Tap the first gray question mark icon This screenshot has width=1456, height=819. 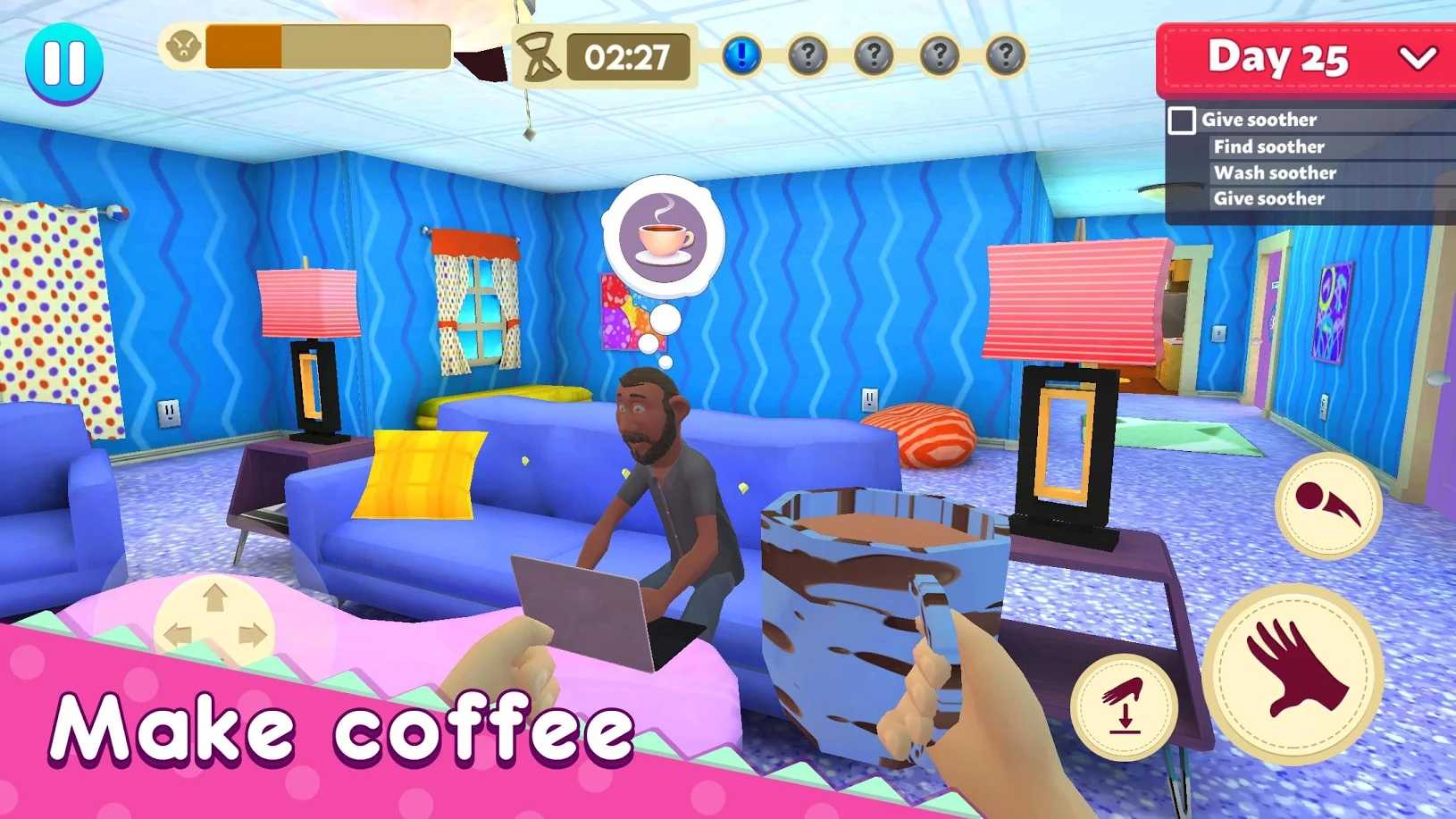[x=807, y=54]
